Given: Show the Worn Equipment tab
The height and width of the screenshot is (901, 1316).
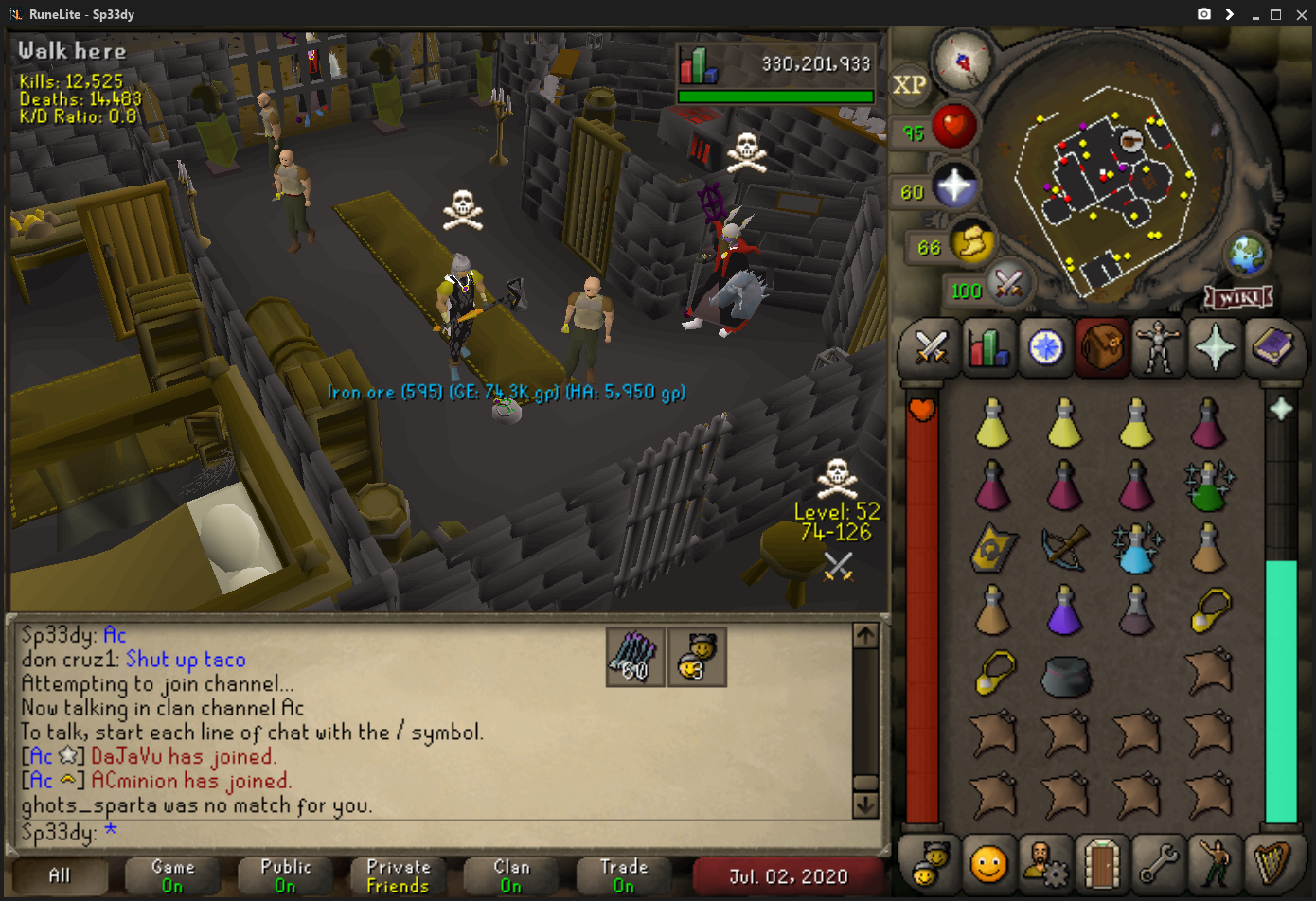Looking at the screenshot, I should (x=1159, y=348).
